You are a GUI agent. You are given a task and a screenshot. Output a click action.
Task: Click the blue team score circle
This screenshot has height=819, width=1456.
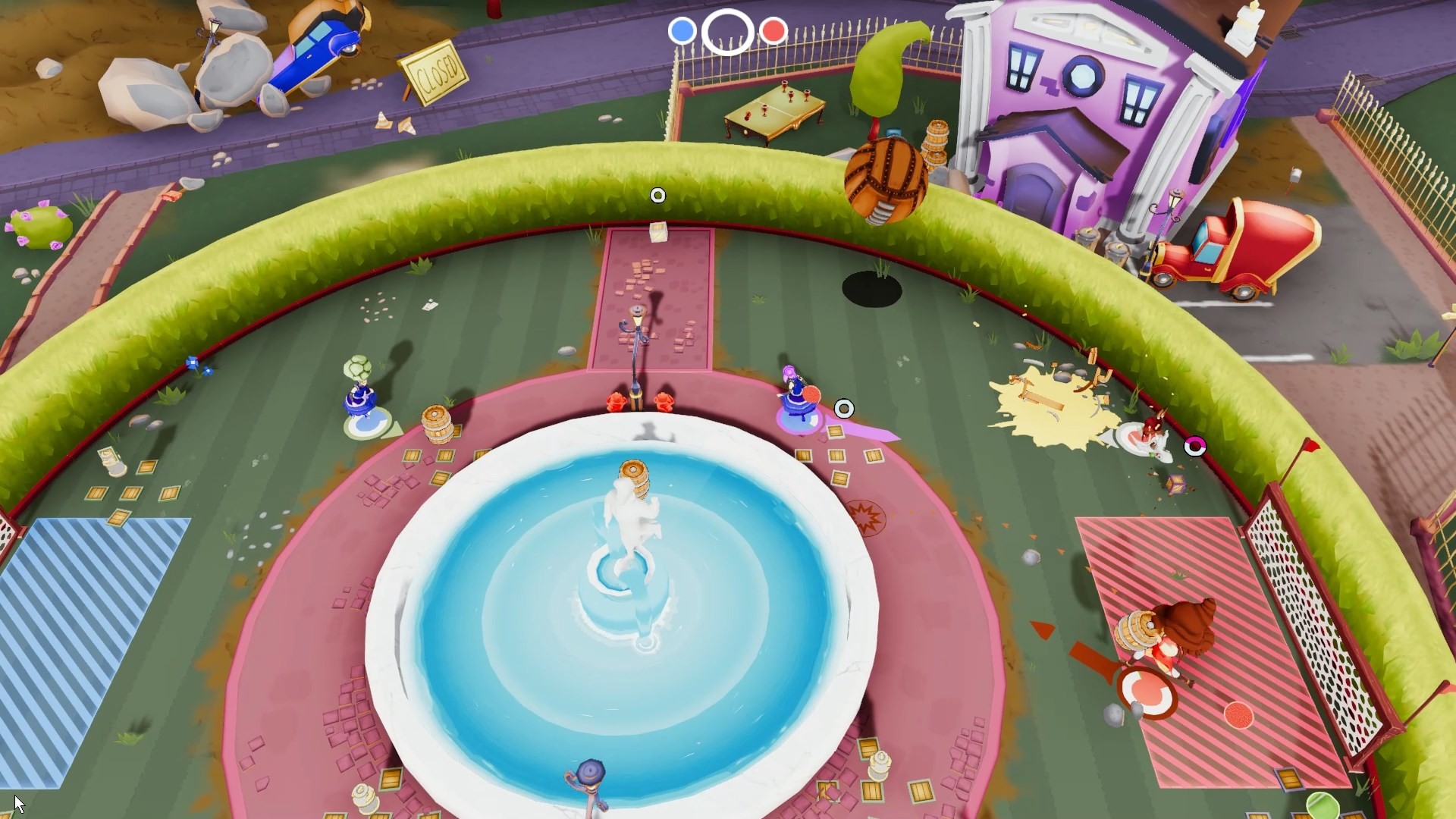(x=683, y=32)
